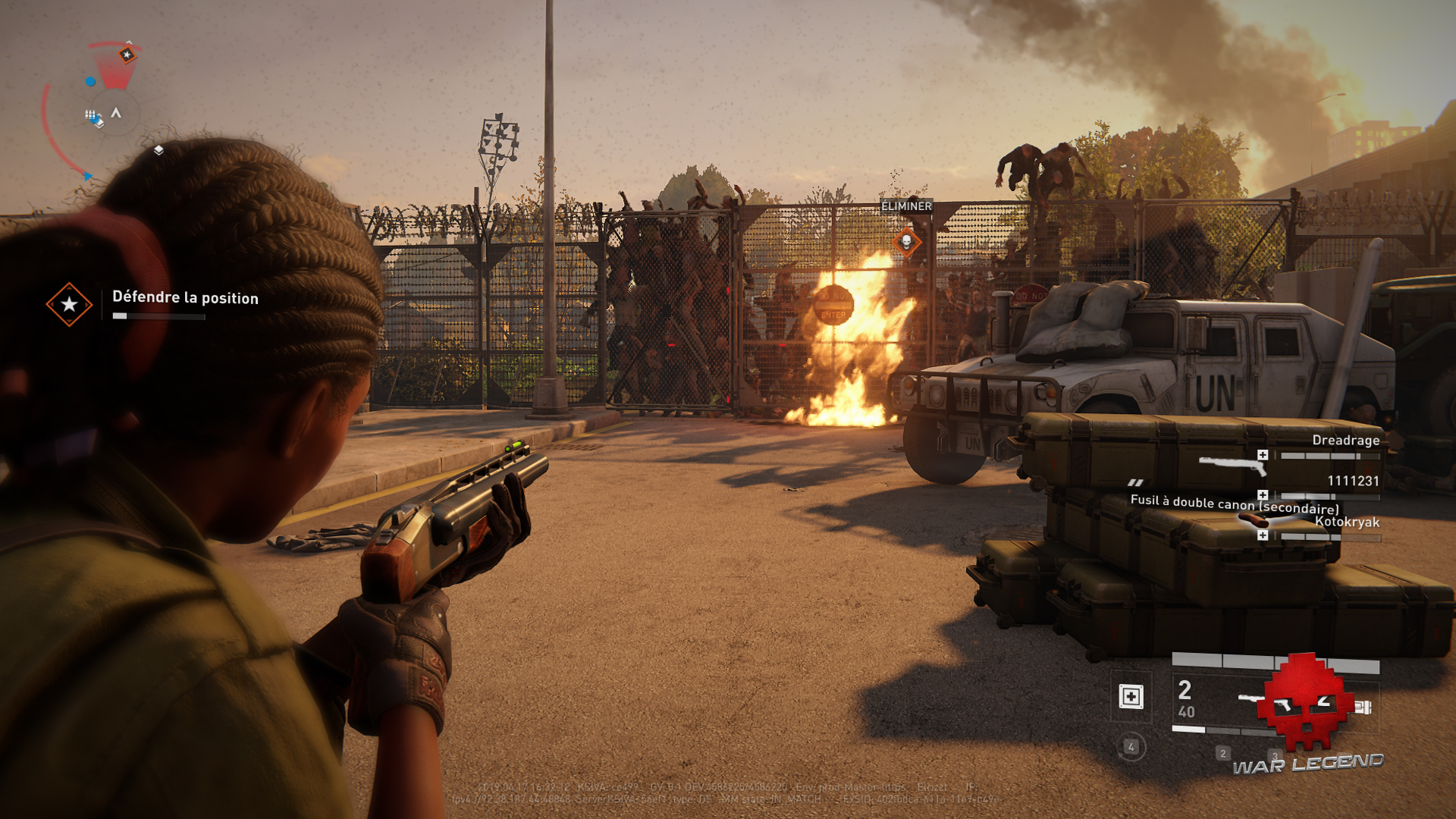
Task: Select the "Fusil à double canon" pickup label
Action: click(1234, 502)
